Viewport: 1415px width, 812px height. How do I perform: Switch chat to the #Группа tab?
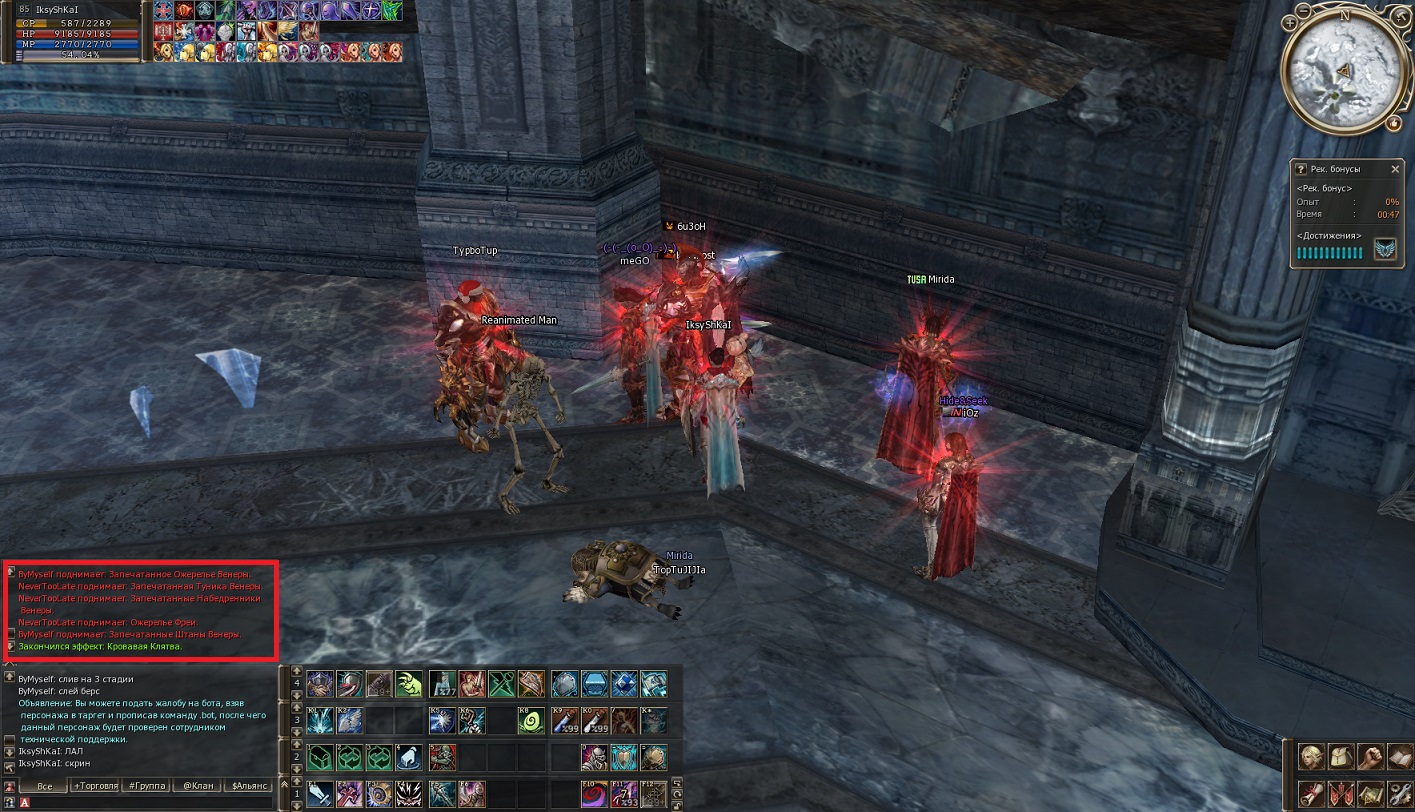tap(147, 786)
